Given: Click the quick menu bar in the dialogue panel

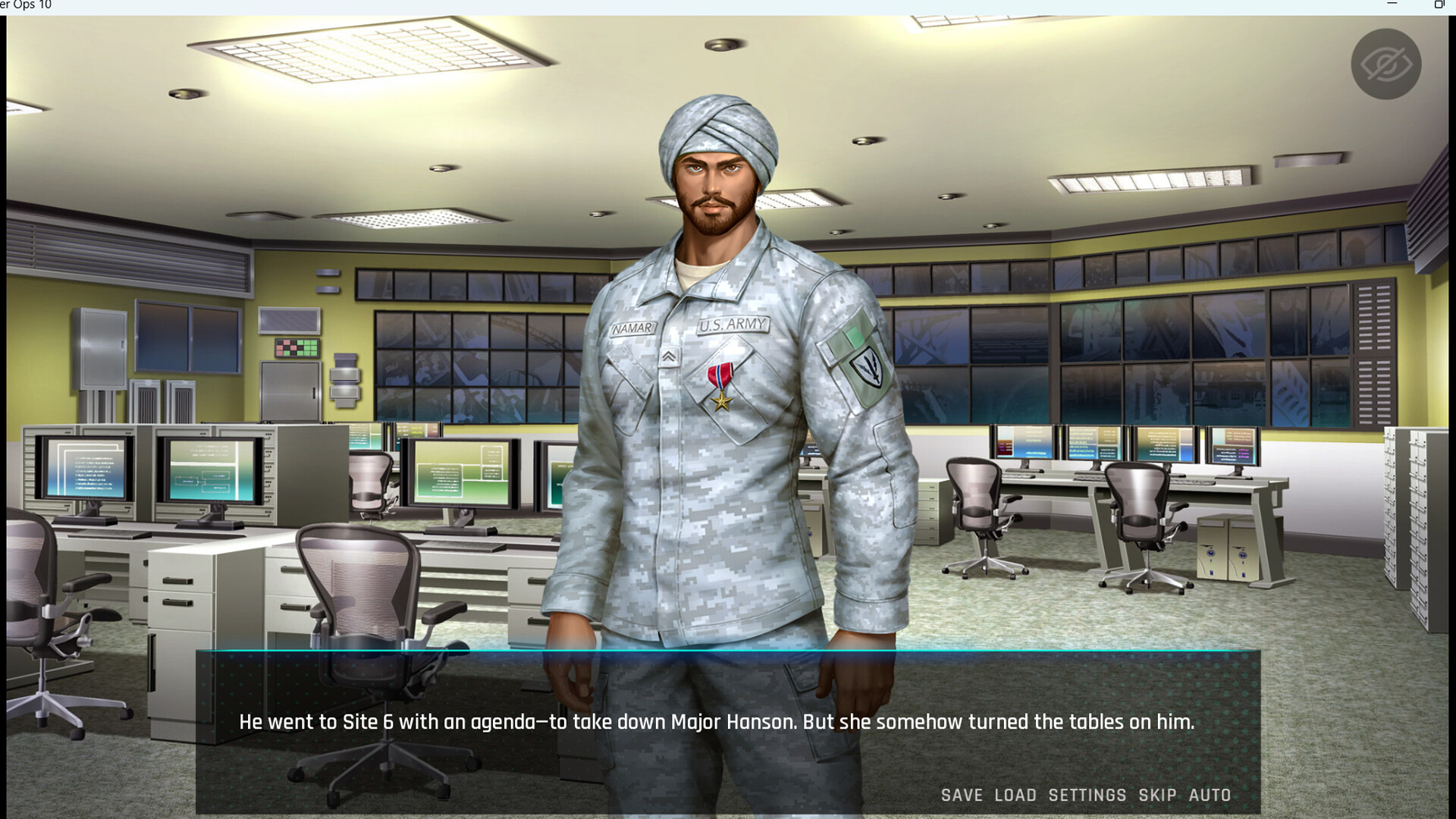Looking at the screenshot, I should pos(1087,795).
